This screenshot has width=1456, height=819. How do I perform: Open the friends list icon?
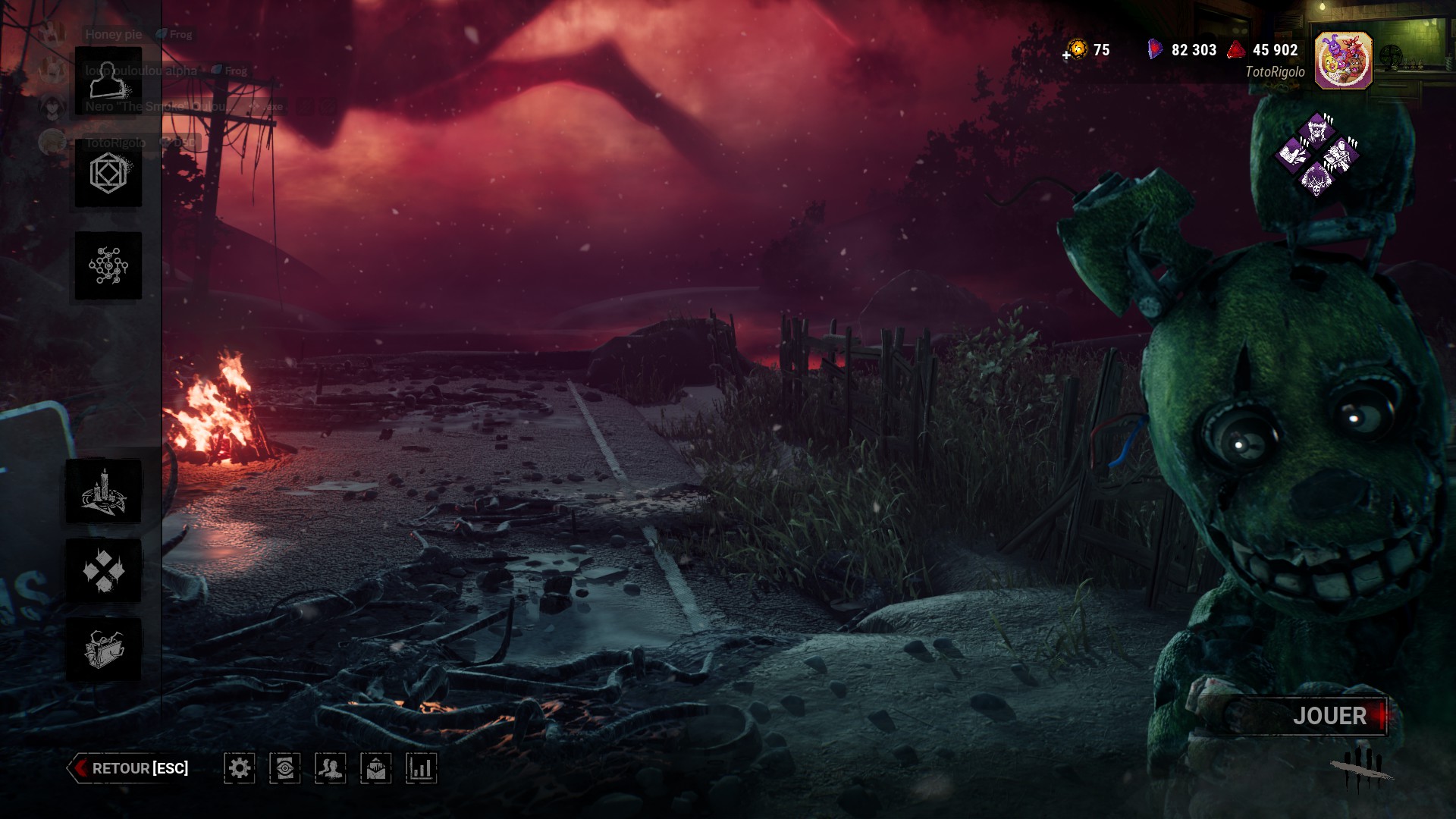[x=331, y=768]
